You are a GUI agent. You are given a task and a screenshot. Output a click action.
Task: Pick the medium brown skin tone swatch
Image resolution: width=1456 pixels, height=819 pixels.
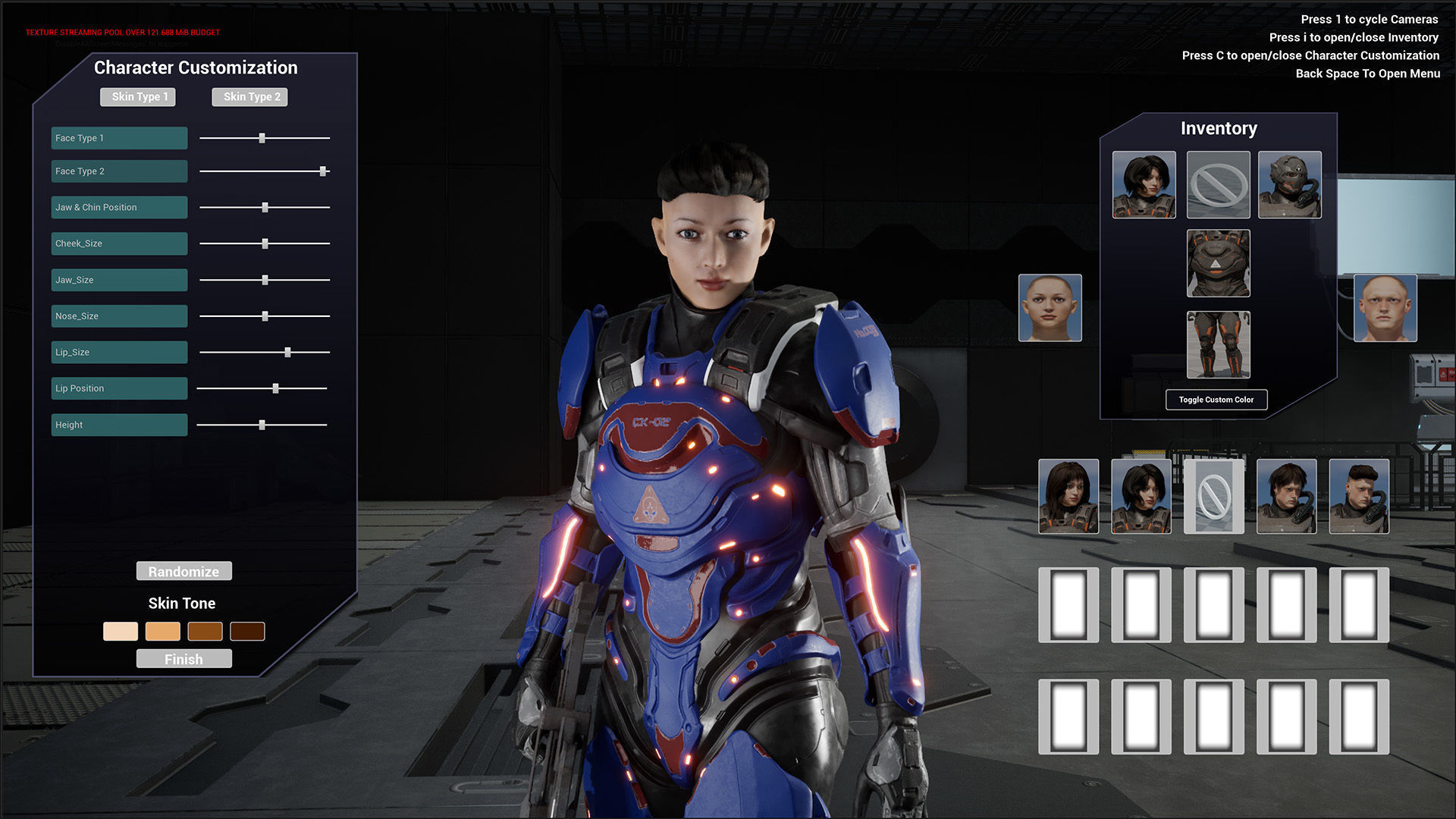coord(205,631)
